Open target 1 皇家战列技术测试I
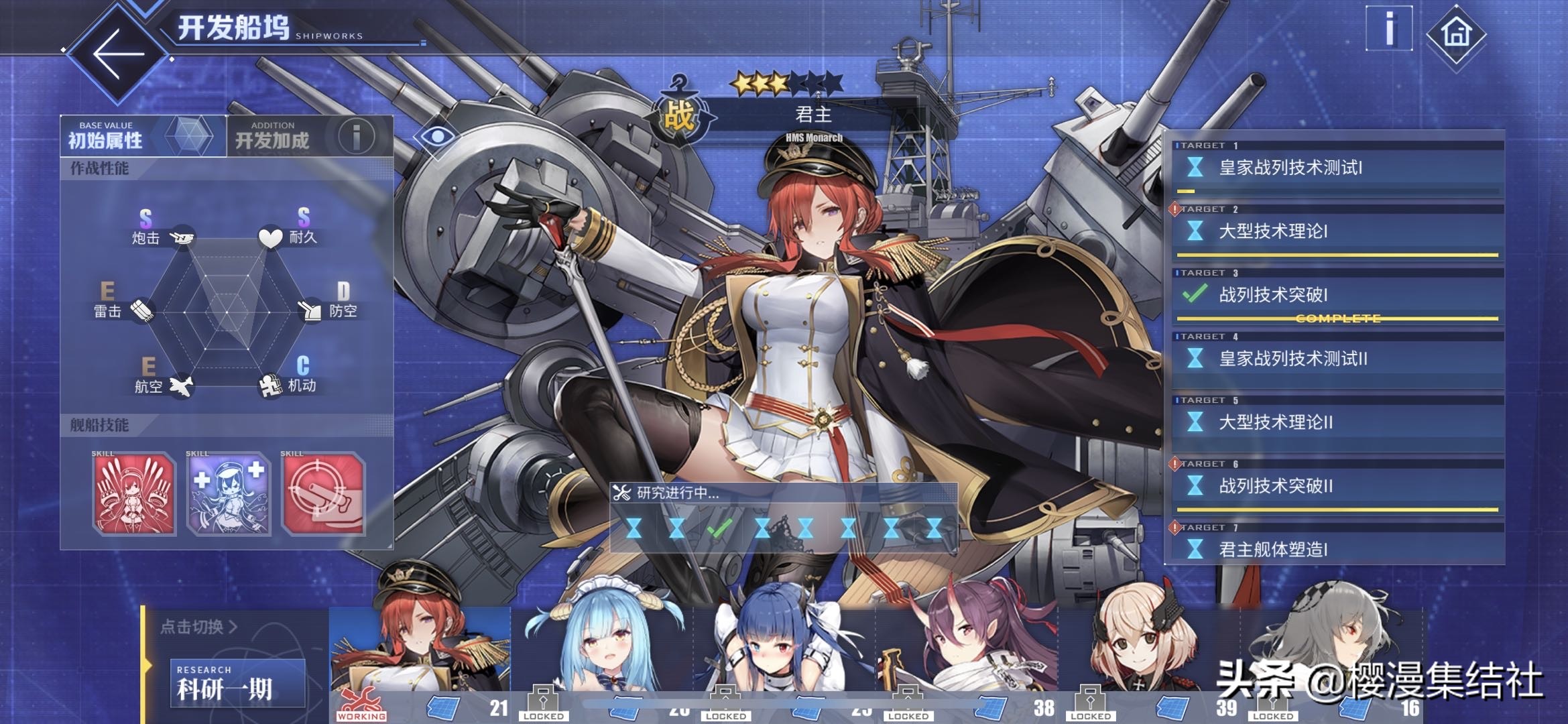 pos(1337,168)
